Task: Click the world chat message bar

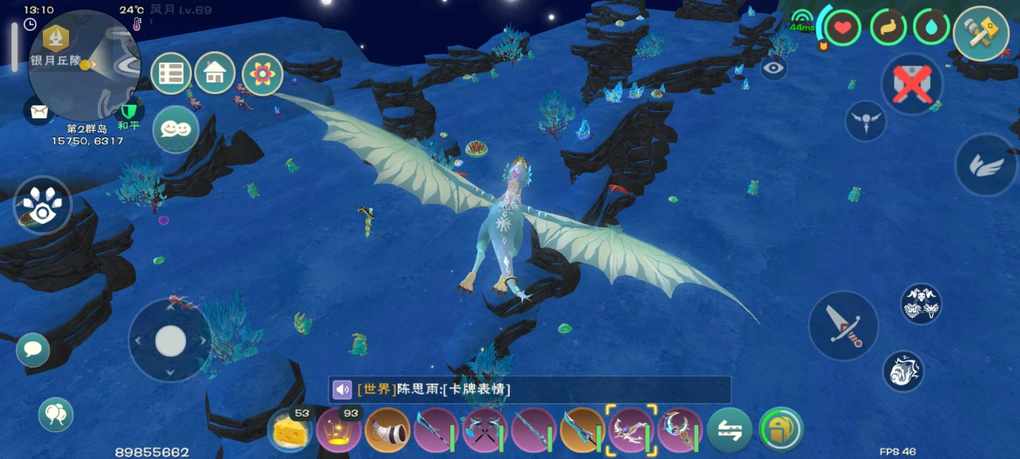Action: pyautogui.click(x=530, y=389)
